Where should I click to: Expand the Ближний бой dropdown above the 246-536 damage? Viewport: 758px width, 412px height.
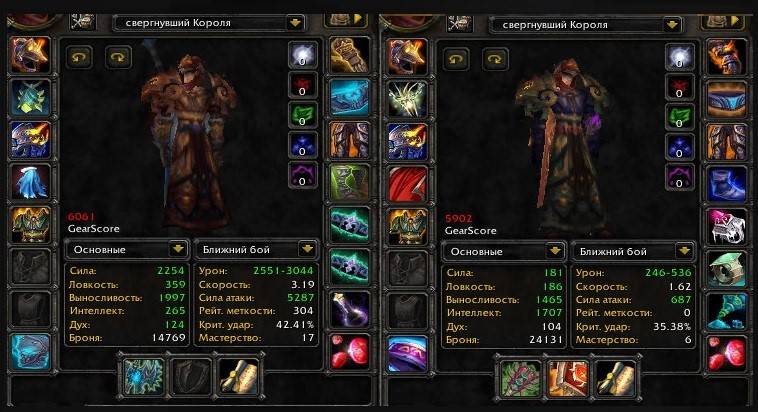click(686, 250)
